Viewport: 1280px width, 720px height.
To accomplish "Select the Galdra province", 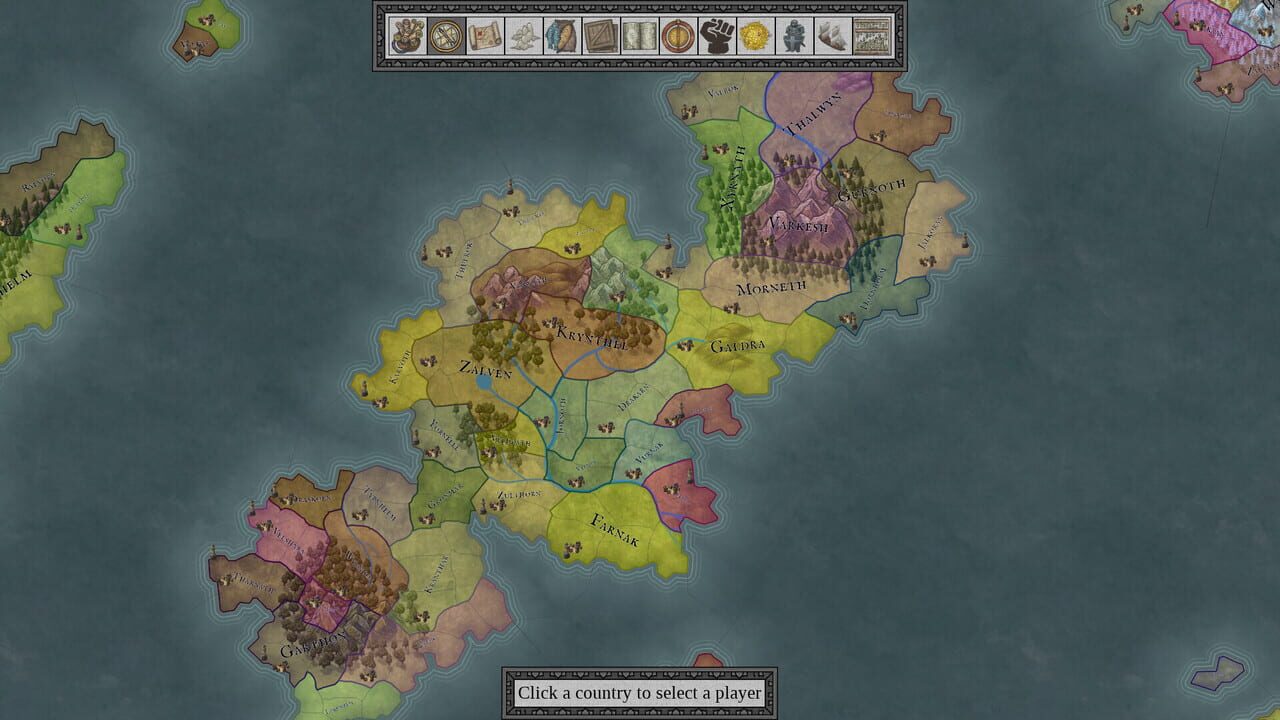I will tap(740, 345).
